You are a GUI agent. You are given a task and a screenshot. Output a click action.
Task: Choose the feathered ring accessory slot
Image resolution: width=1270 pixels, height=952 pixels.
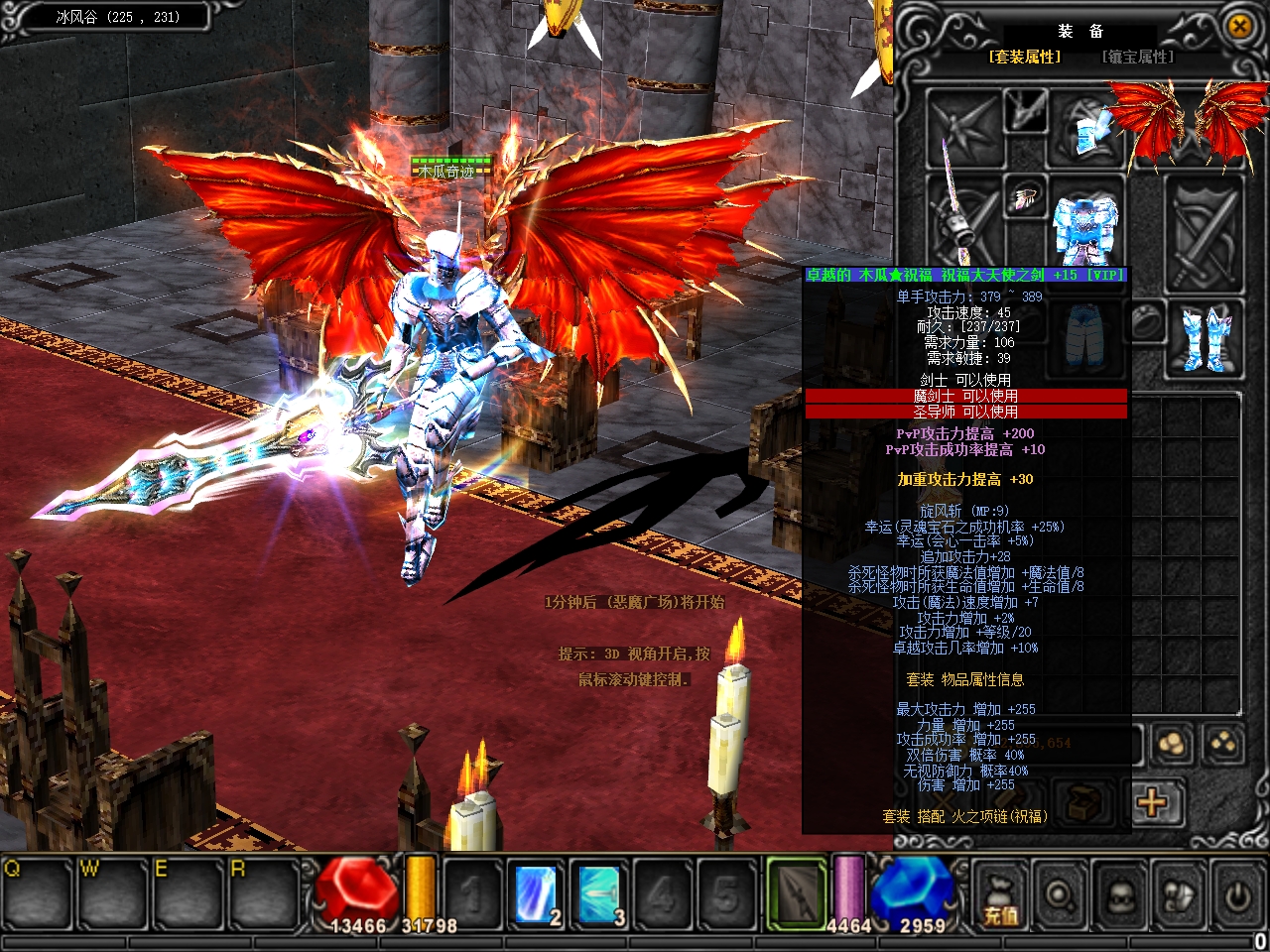[1024, 199]
